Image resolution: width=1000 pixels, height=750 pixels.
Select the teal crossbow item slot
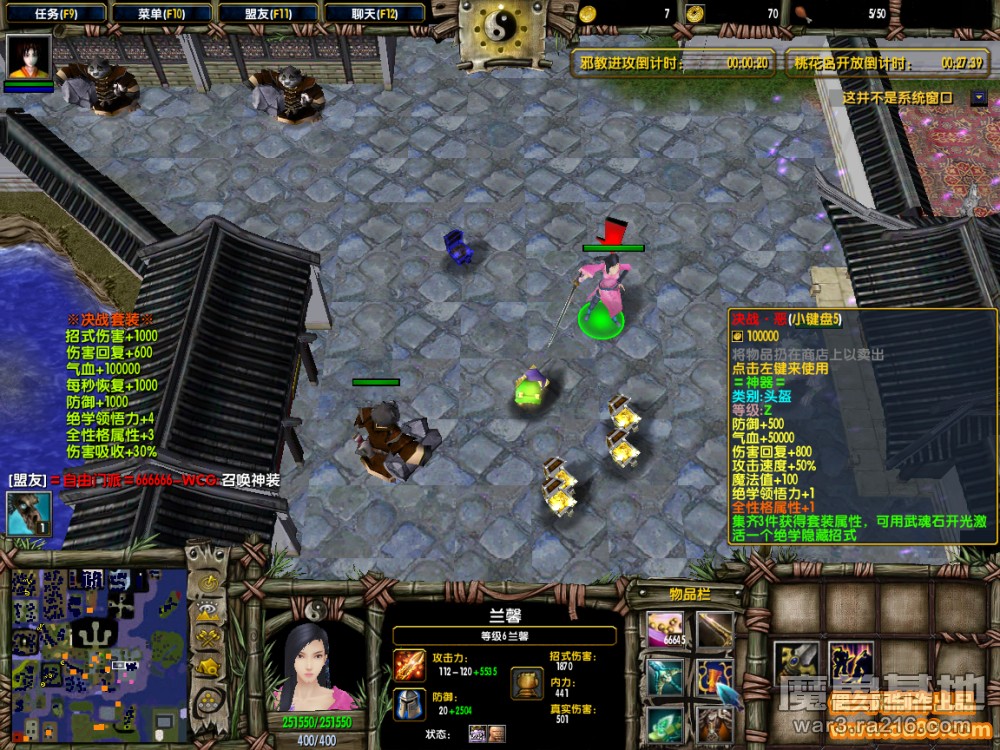(x=665, y=677)
